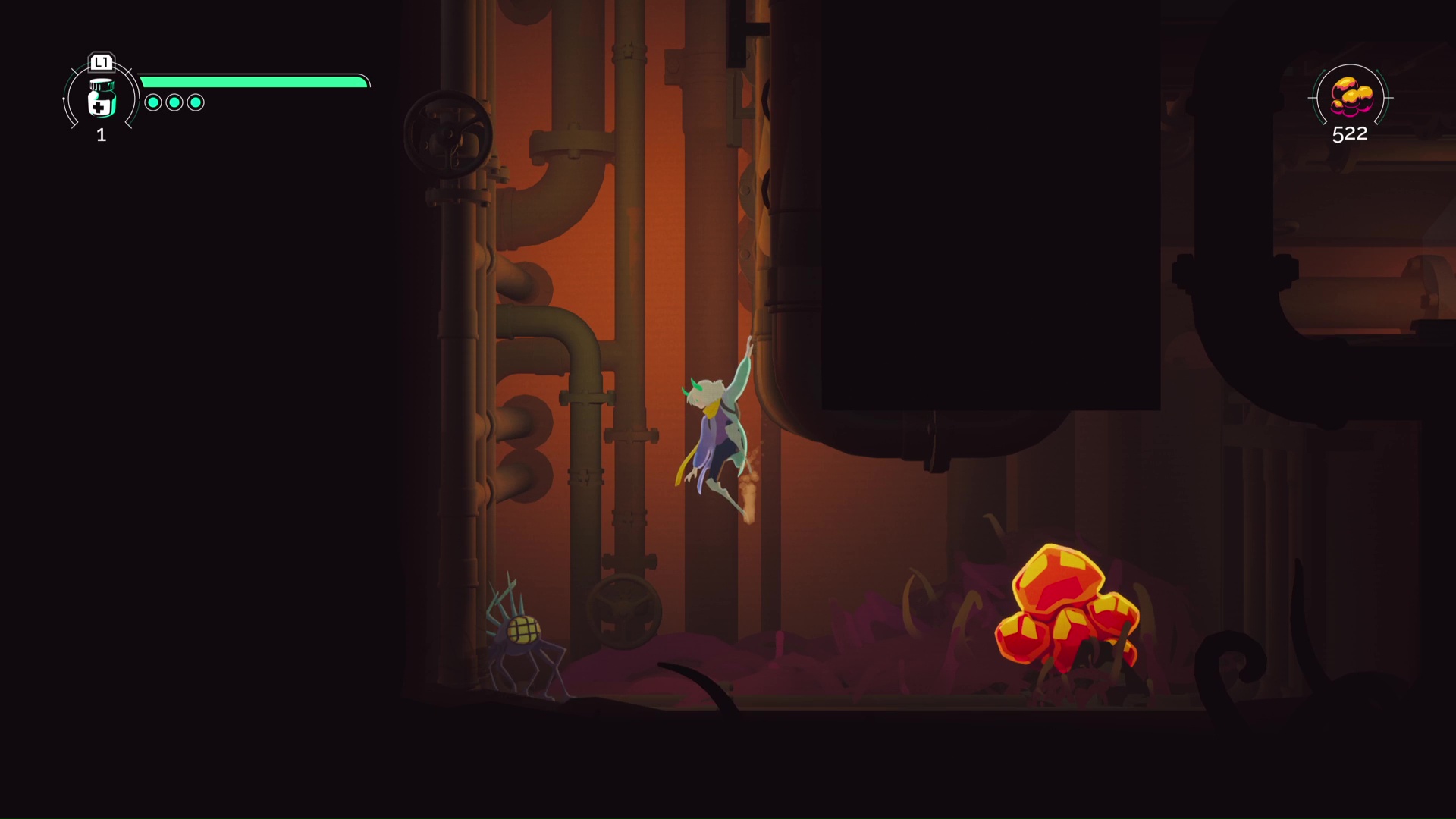Click the 522 currency total label

tap(1349, 135)
